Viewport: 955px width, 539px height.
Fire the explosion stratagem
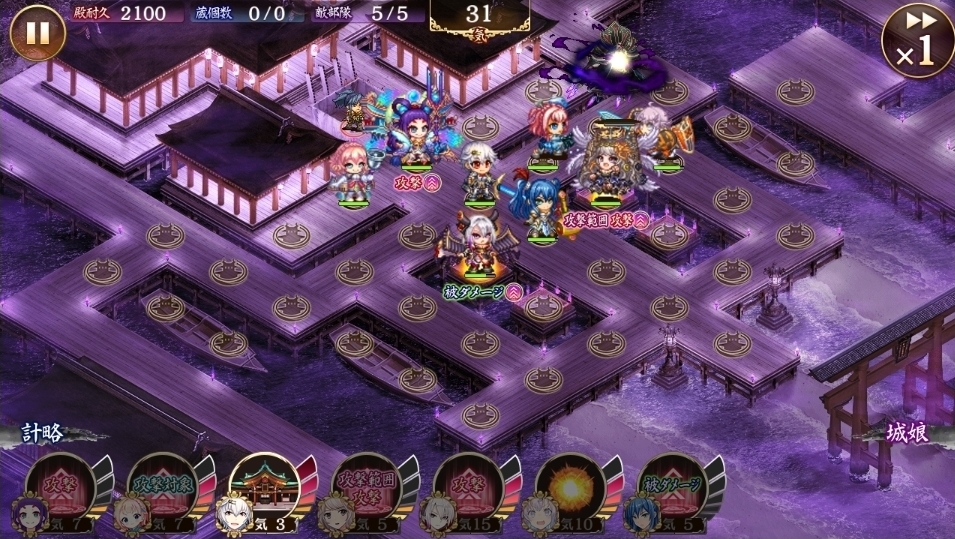point(570,490)
